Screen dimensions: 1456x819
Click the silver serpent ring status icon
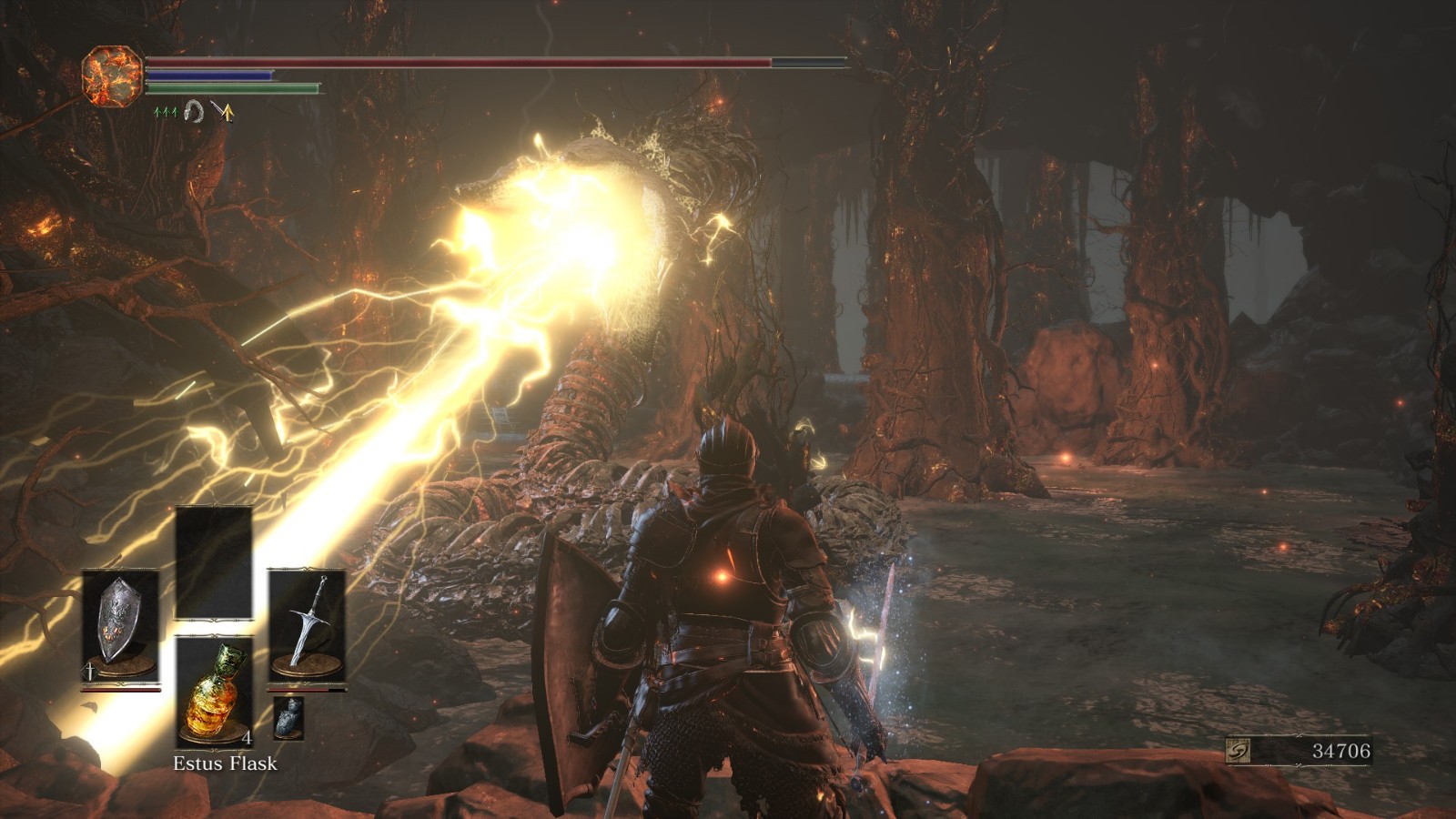(x=194, y=112)
